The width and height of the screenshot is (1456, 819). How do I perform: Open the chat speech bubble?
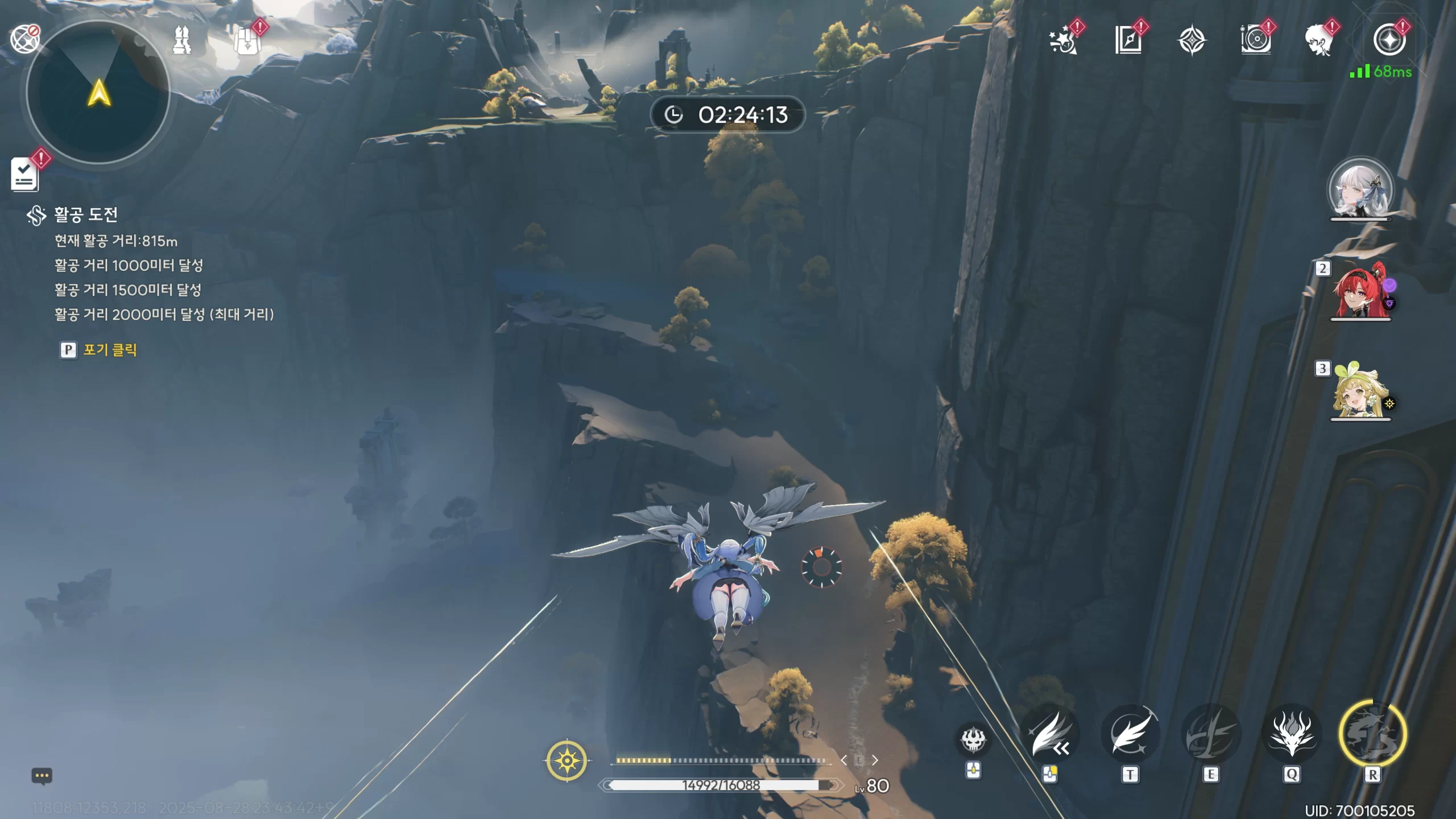[42, 776]
